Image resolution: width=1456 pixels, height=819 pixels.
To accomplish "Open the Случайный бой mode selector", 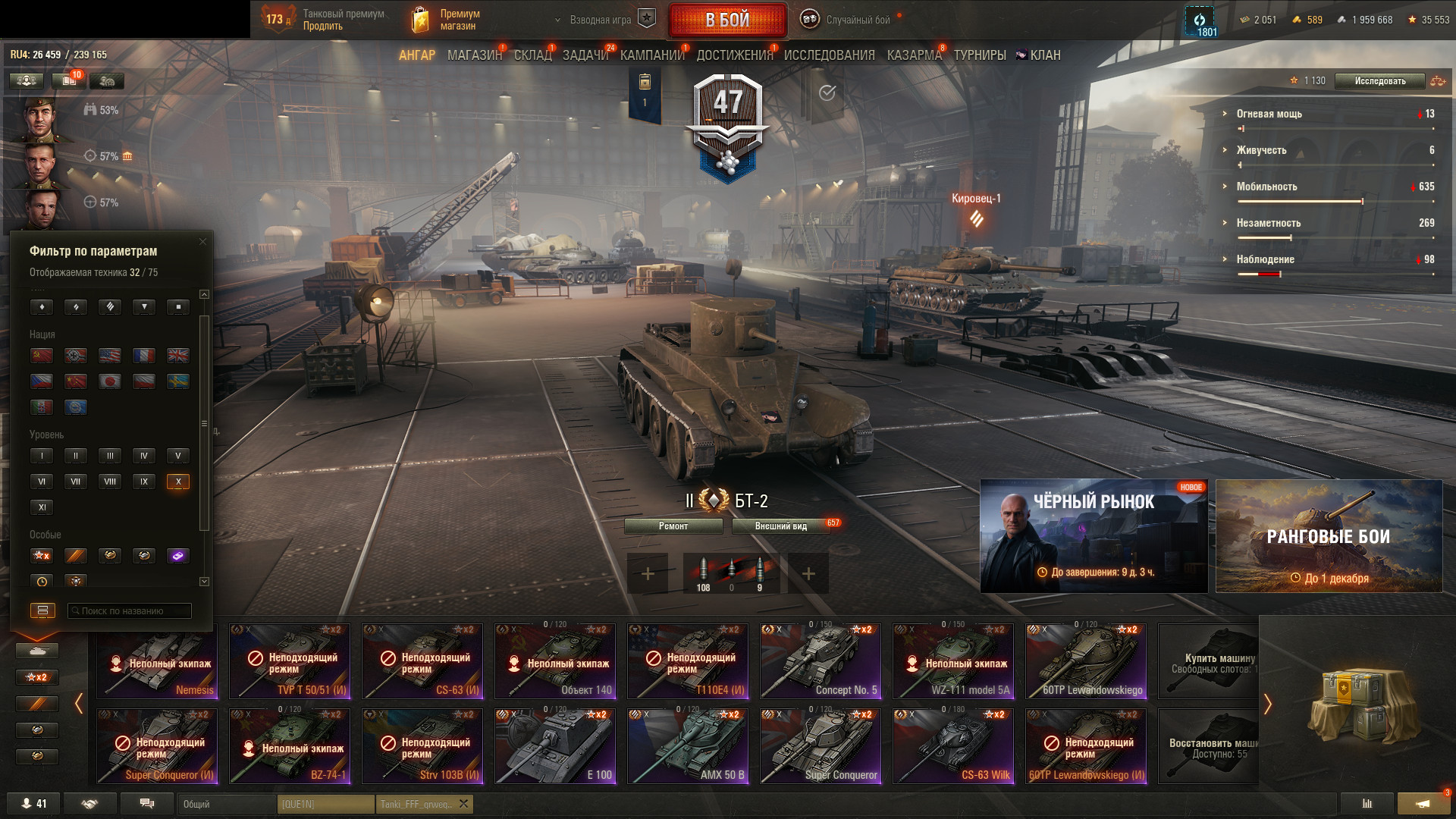I will (857, 20).
